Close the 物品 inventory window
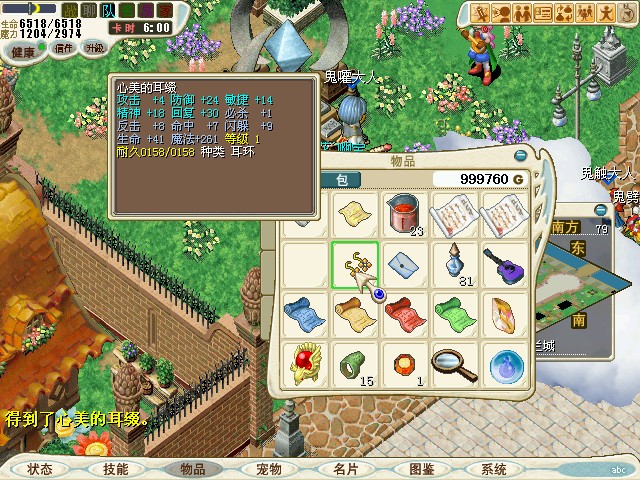 [x=519, y=156]
